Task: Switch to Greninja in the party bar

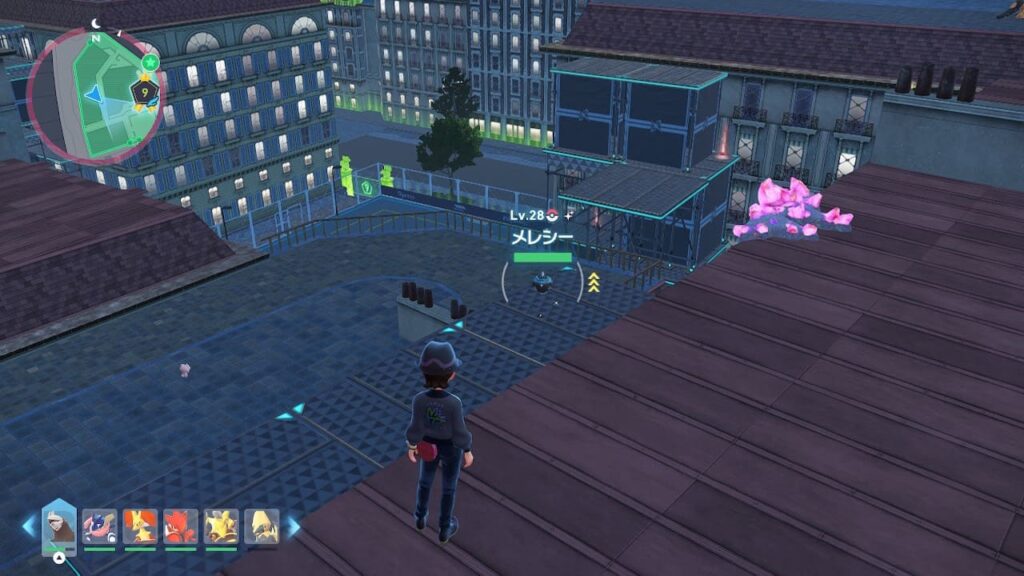Action: 99,527
